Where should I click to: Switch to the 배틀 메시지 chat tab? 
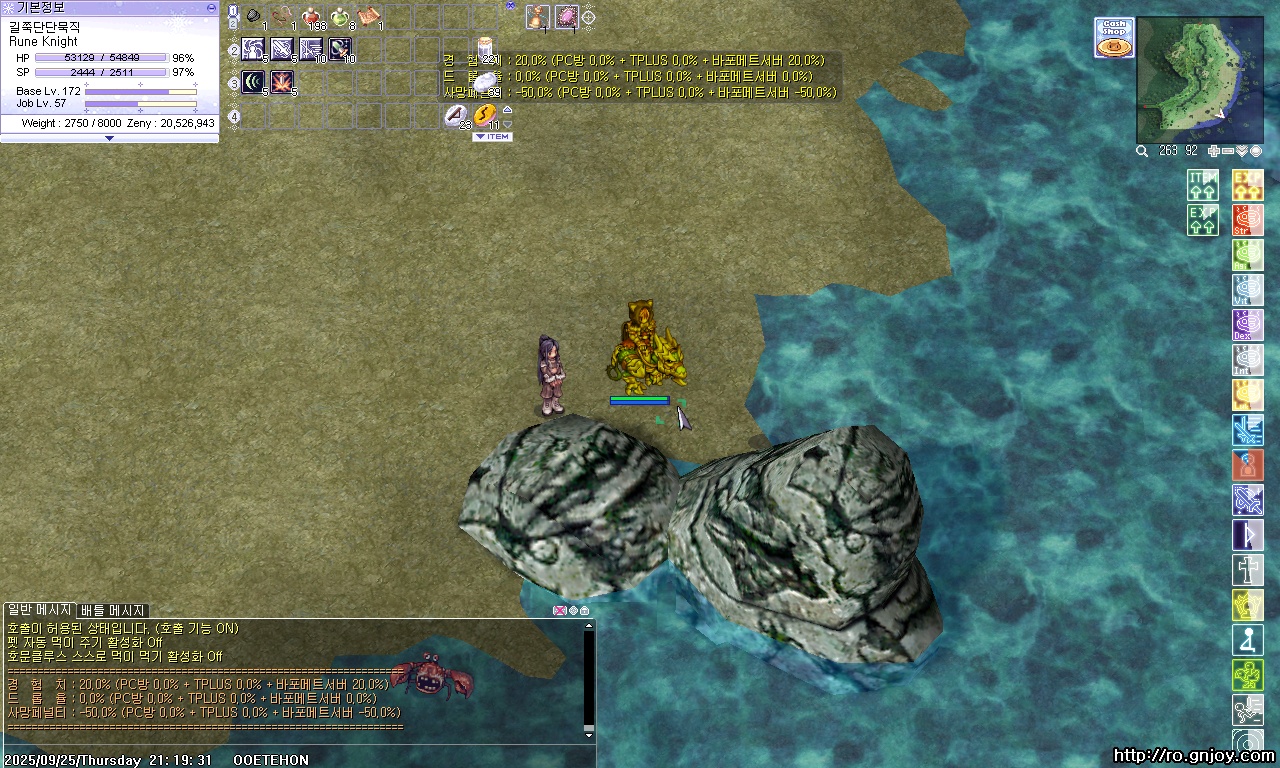[x=113, y=610]
